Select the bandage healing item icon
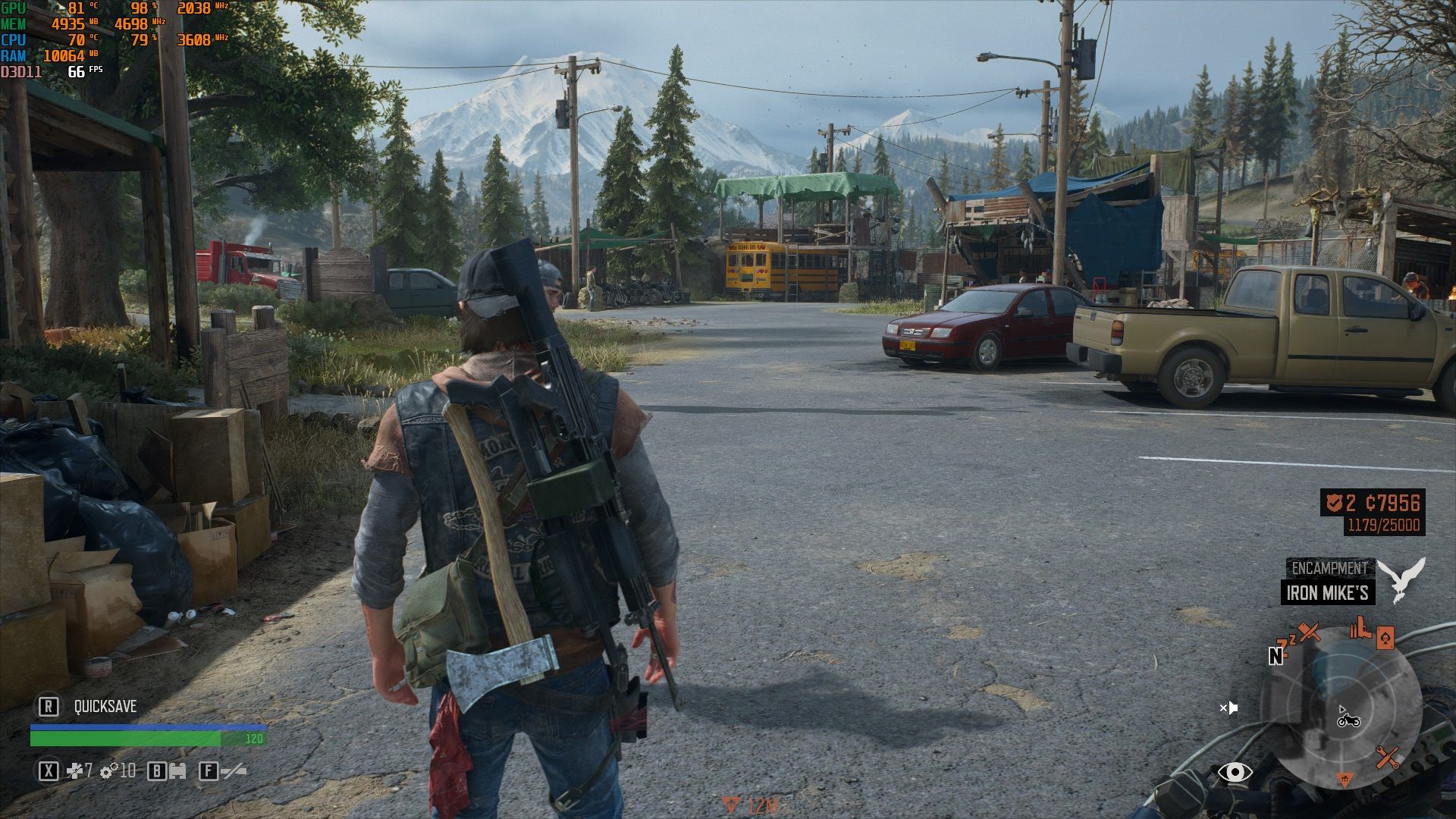 tap(75, 772)
